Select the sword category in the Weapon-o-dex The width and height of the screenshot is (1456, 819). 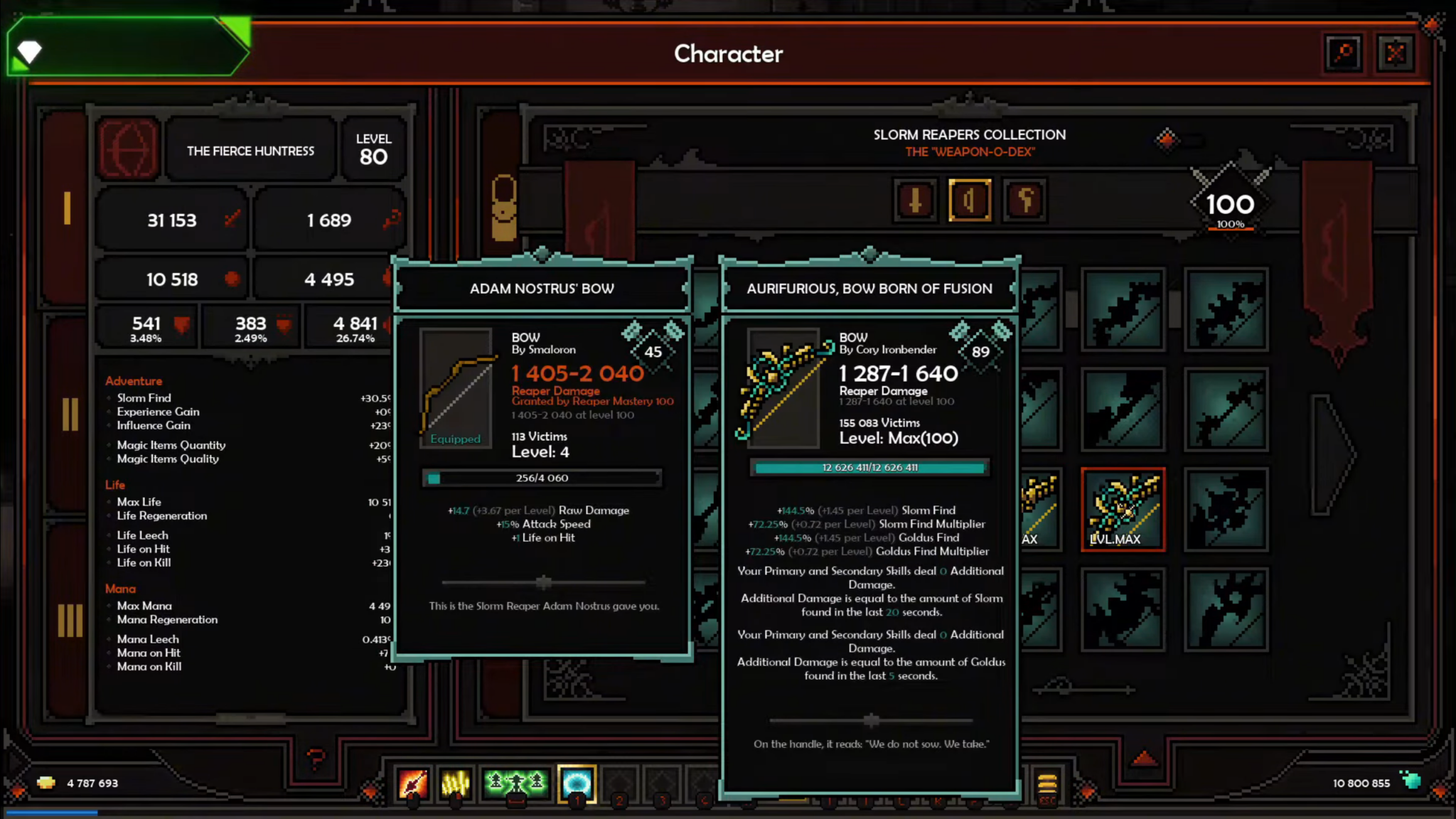coord(915,200)
